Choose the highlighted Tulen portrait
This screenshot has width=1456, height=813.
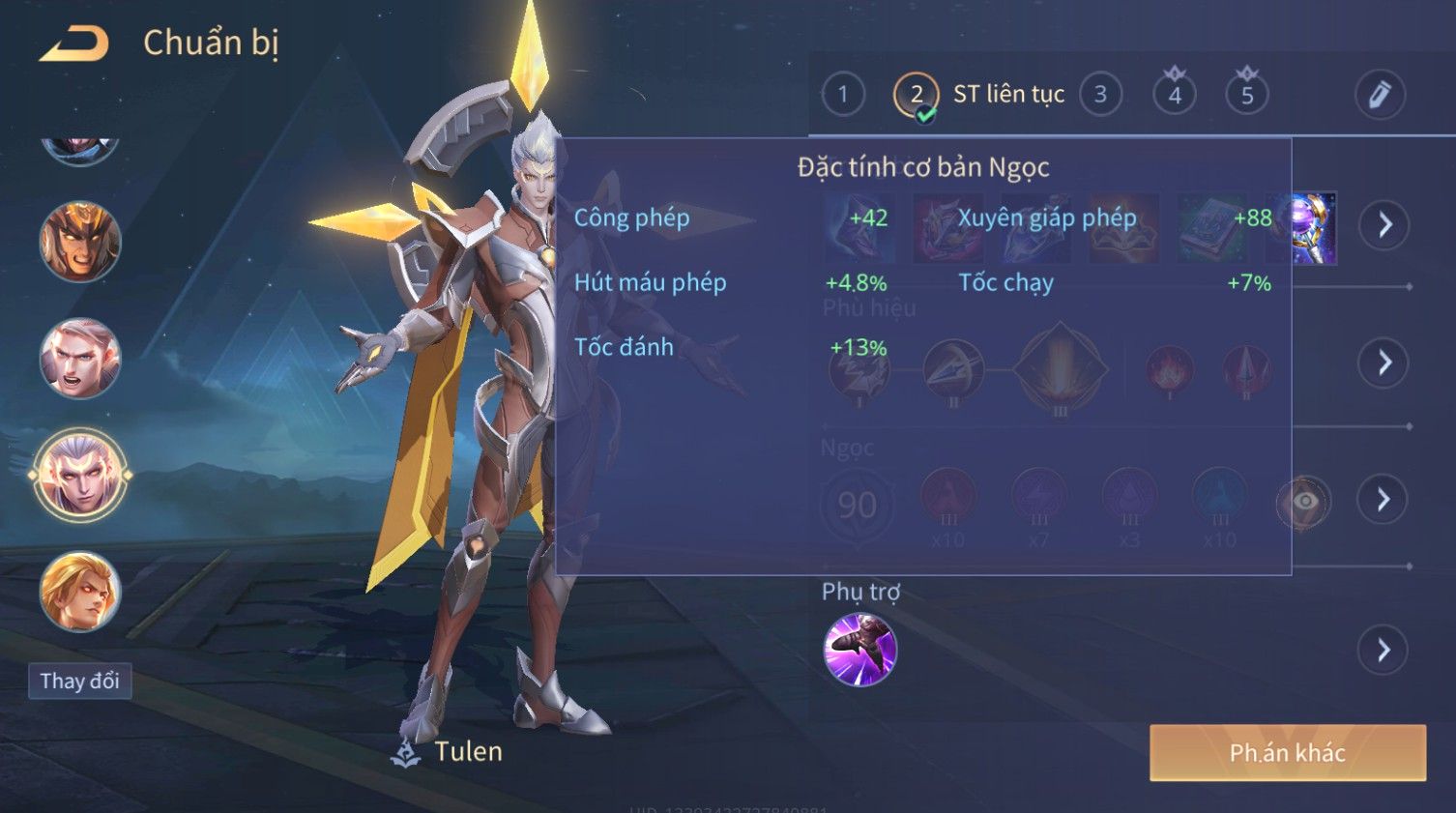click(x=80, y=476)
